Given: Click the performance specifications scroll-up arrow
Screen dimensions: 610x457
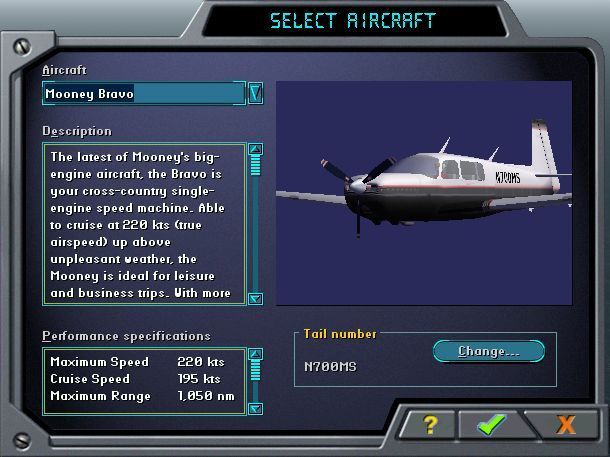Looking at the screenshot, I should [x=255, y=354].
